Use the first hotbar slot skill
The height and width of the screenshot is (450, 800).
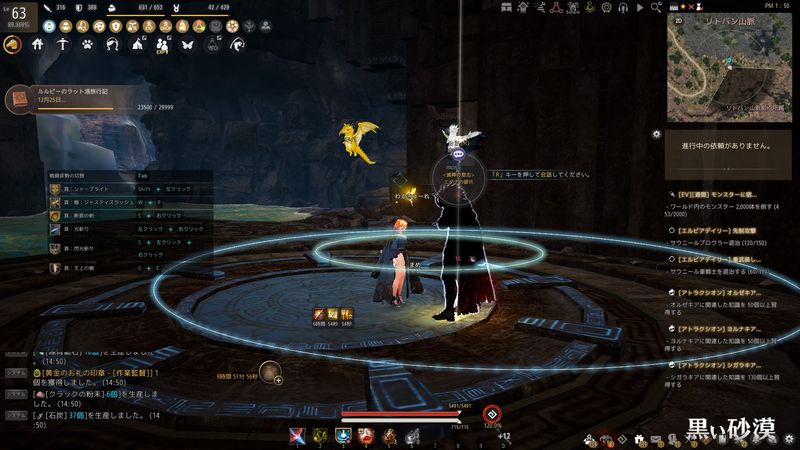(297, 435)
